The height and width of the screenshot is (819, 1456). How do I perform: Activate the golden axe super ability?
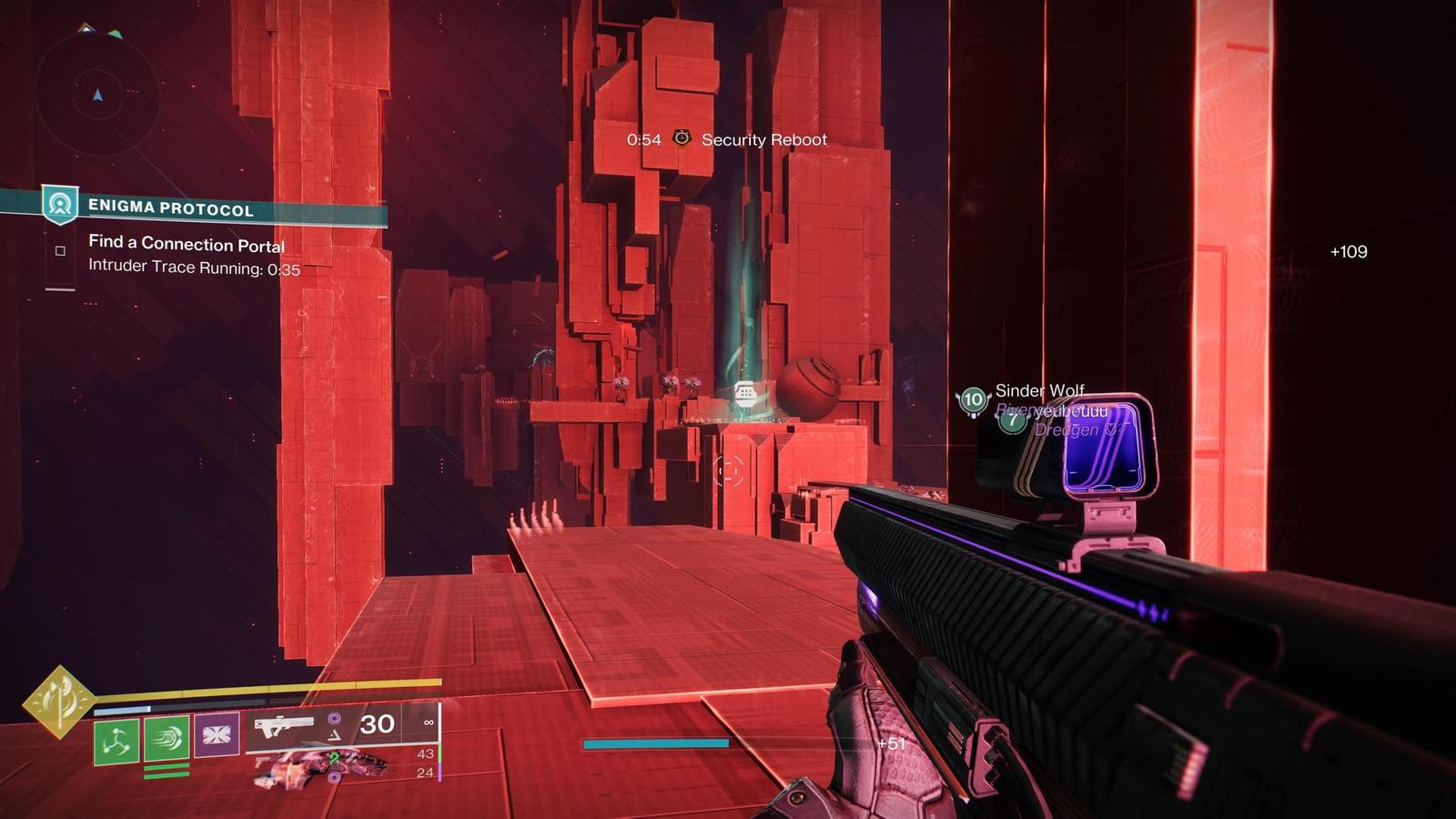pos(59,702)
